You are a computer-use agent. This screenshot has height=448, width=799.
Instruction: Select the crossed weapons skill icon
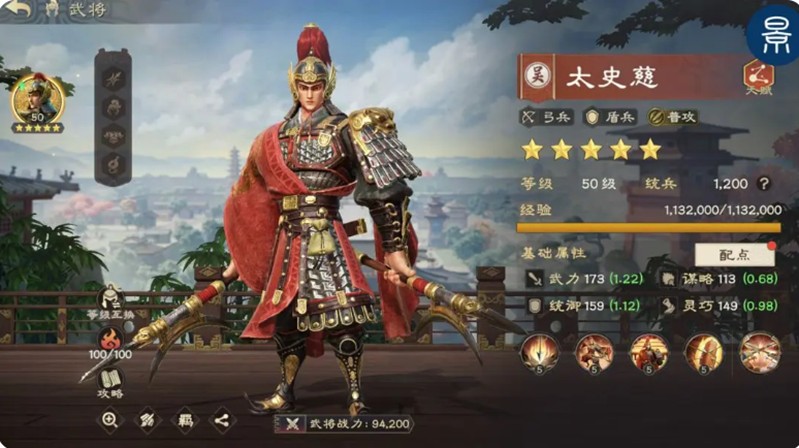pos(760,352)
